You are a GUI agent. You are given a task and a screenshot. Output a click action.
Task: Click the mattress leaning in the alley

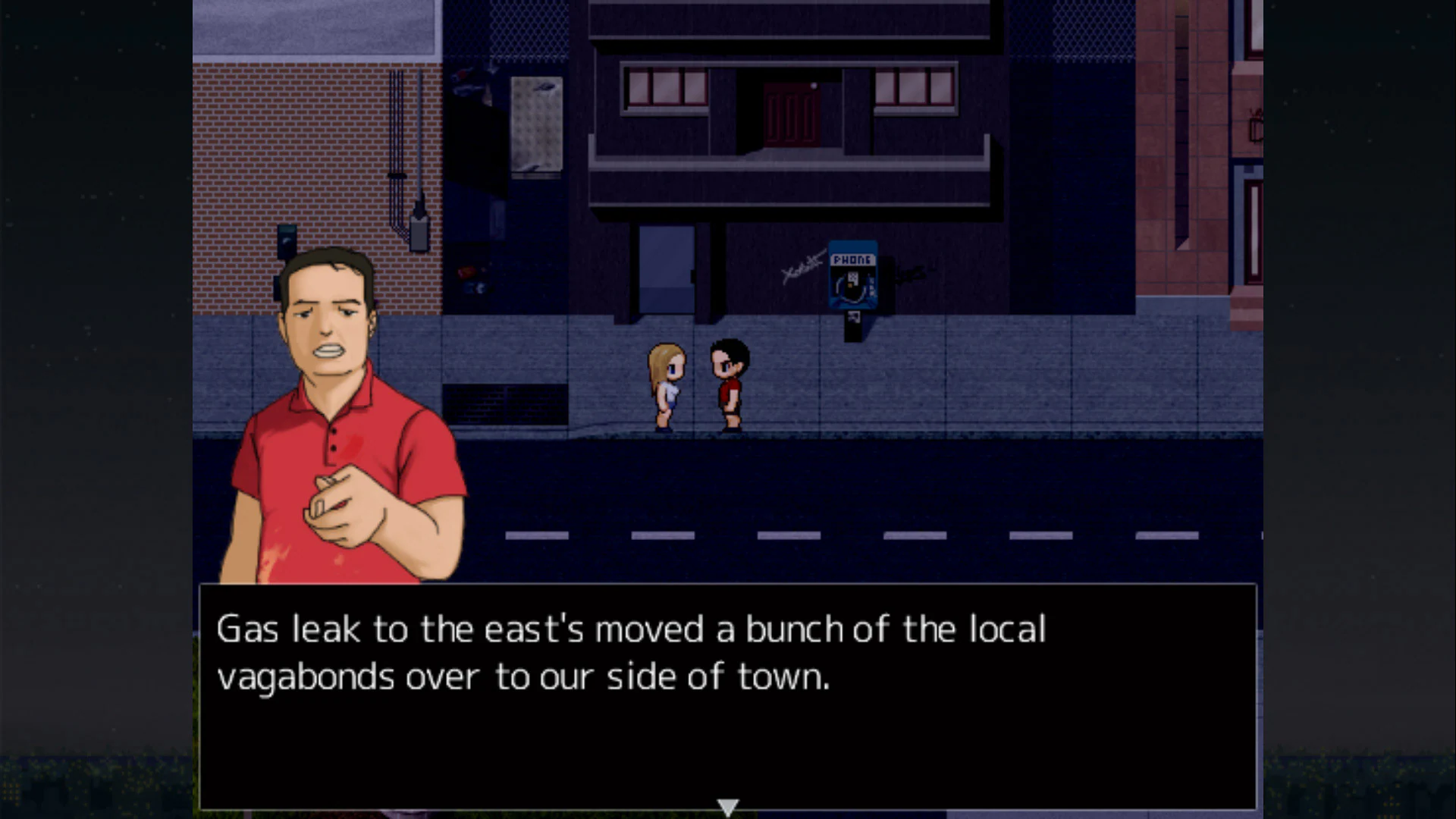click(536, 124)
